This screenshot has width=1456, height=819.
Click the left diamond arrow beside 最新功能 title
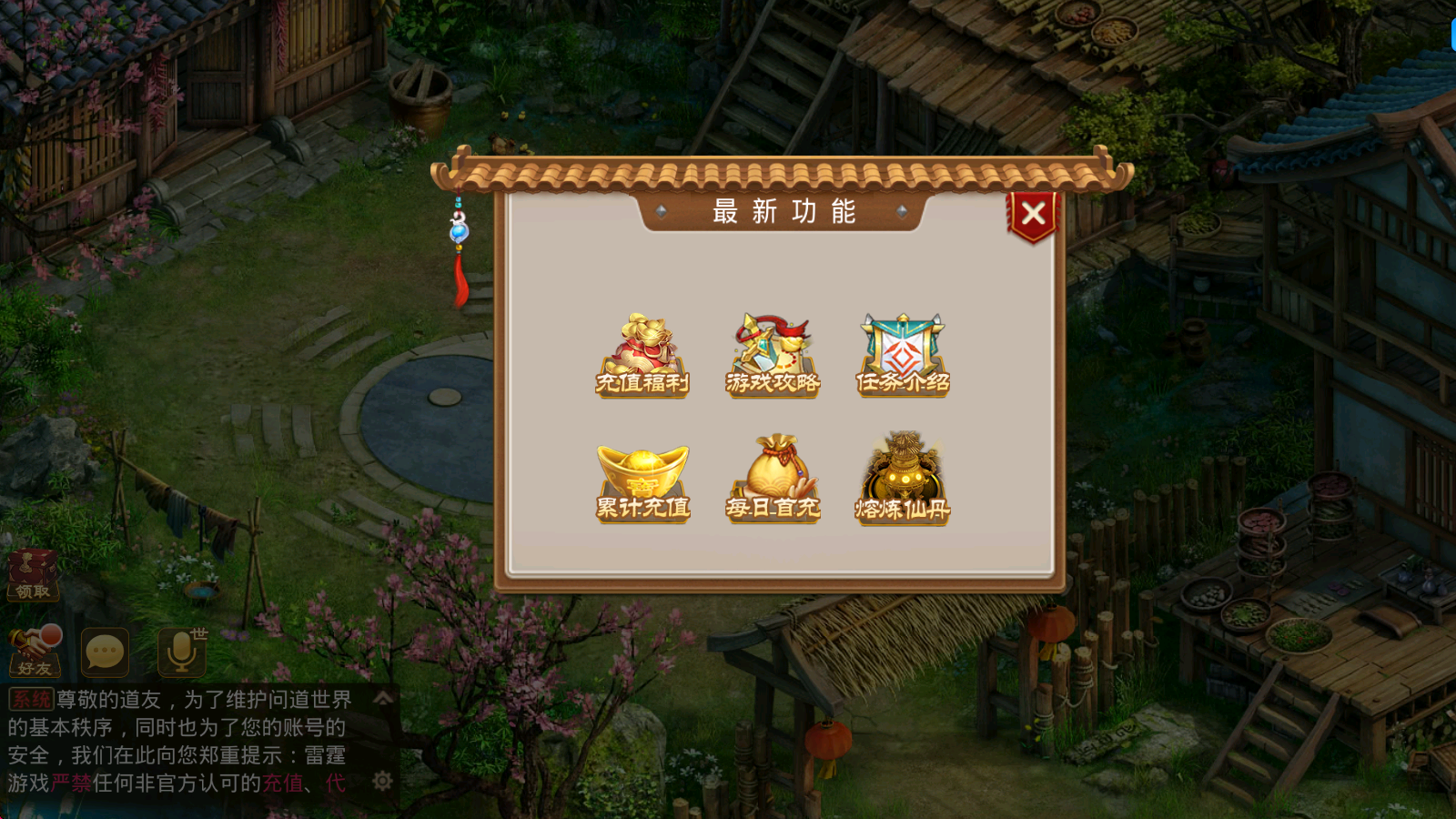(659, 213)
